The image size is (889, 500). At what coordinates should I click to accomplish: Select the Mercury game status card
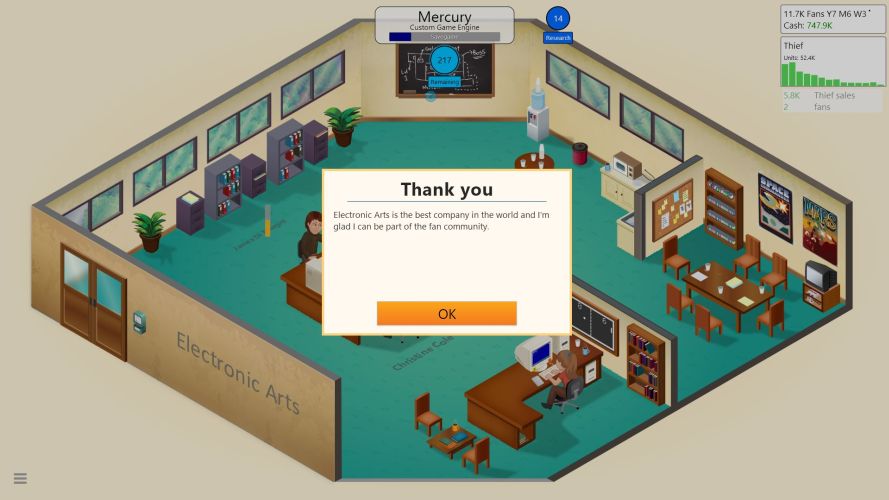click(x=444, y=25)
